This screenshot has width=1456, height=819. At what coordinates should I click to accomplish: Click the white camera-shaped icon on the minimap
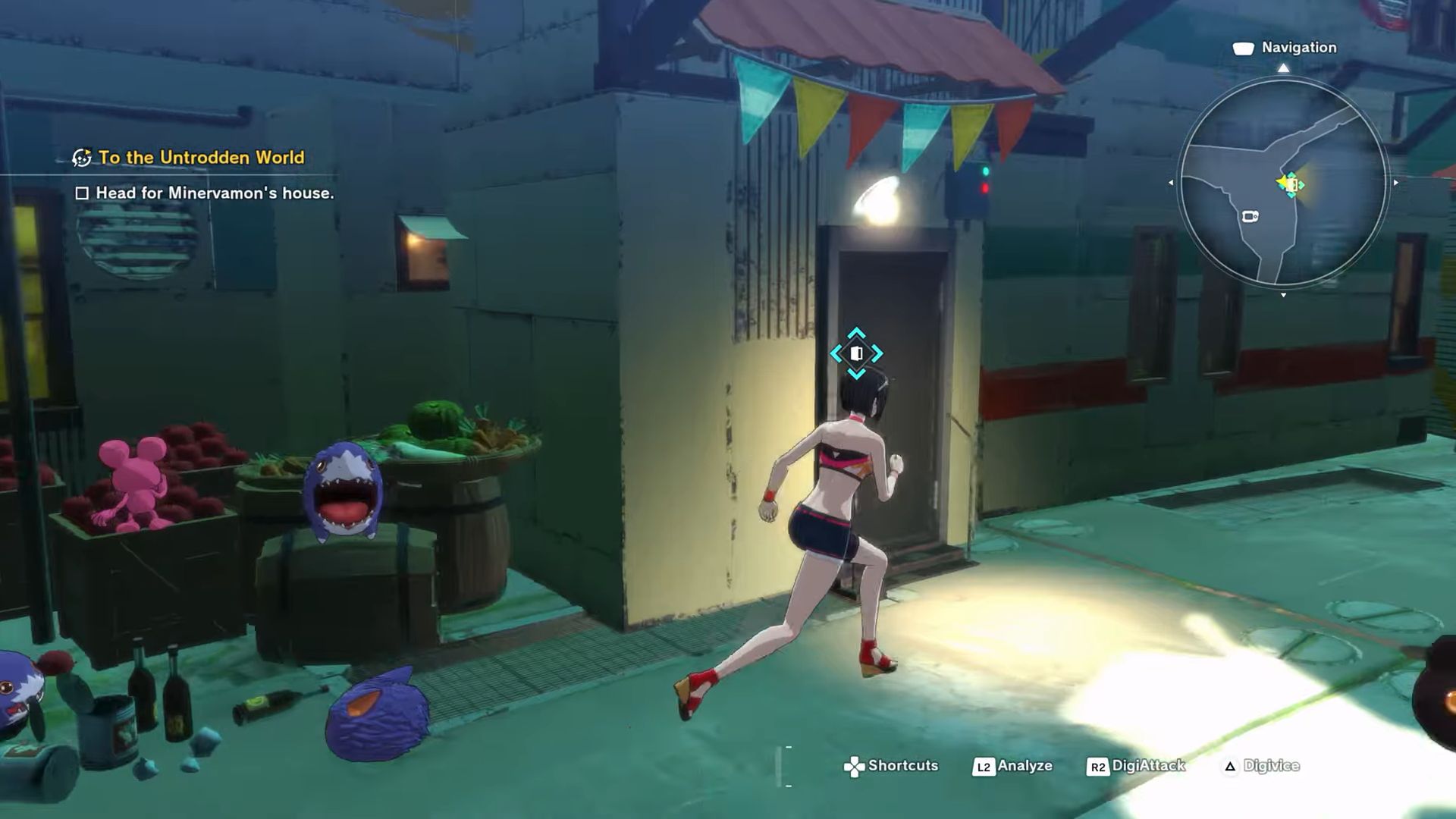click(x=1250, y=217)
